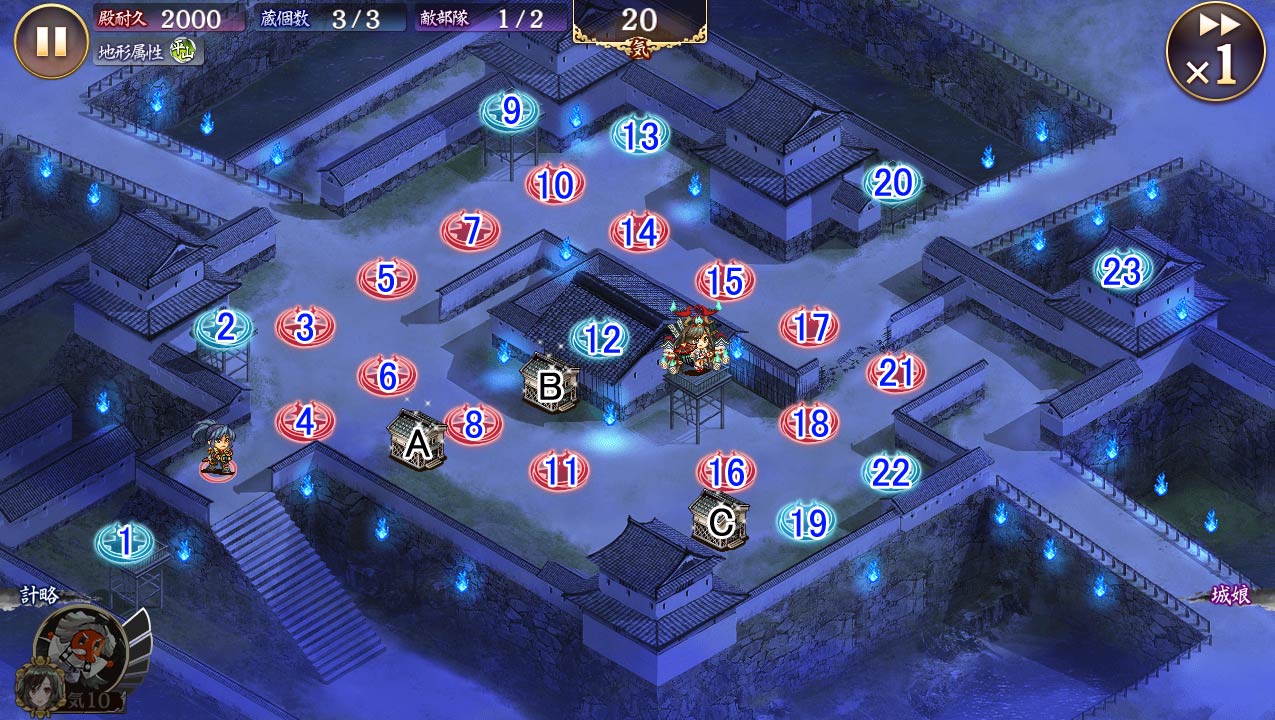Pause the battle

51,41
